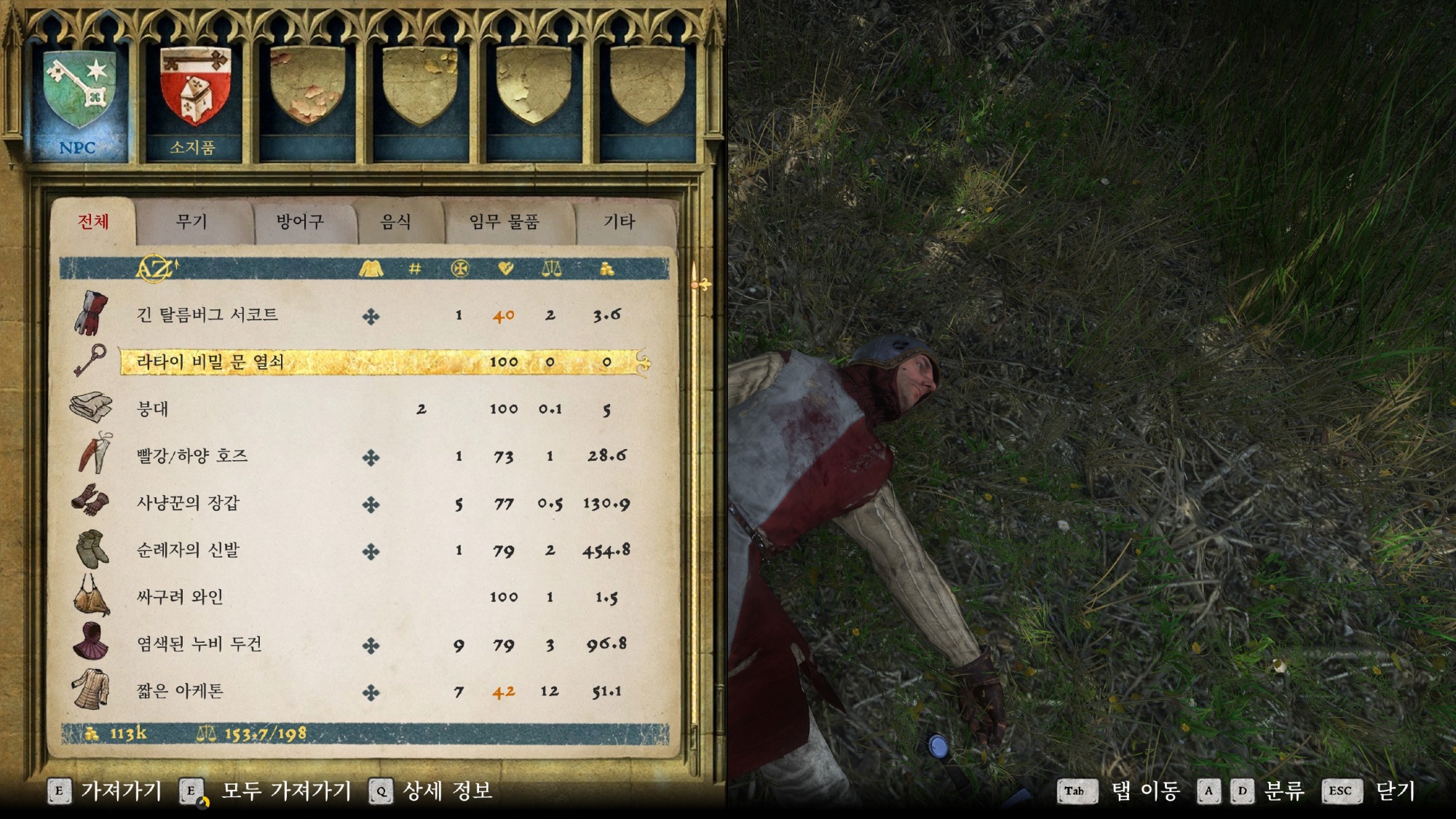The image size is (1456, 819).
Task: Select the 짧은 아케톤 armor row
Action: [x=180, y=691]
